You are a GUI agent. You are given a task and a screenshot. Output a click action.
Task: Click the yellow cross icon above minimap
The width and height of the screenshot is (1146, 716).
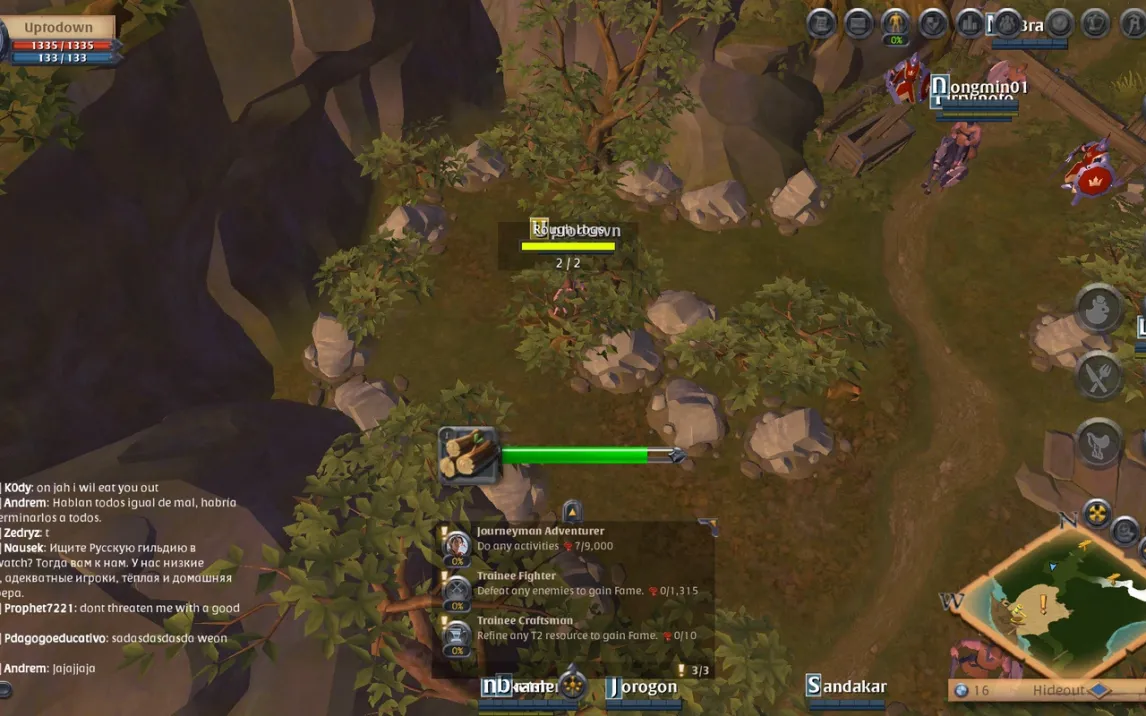coord(1097,513)
